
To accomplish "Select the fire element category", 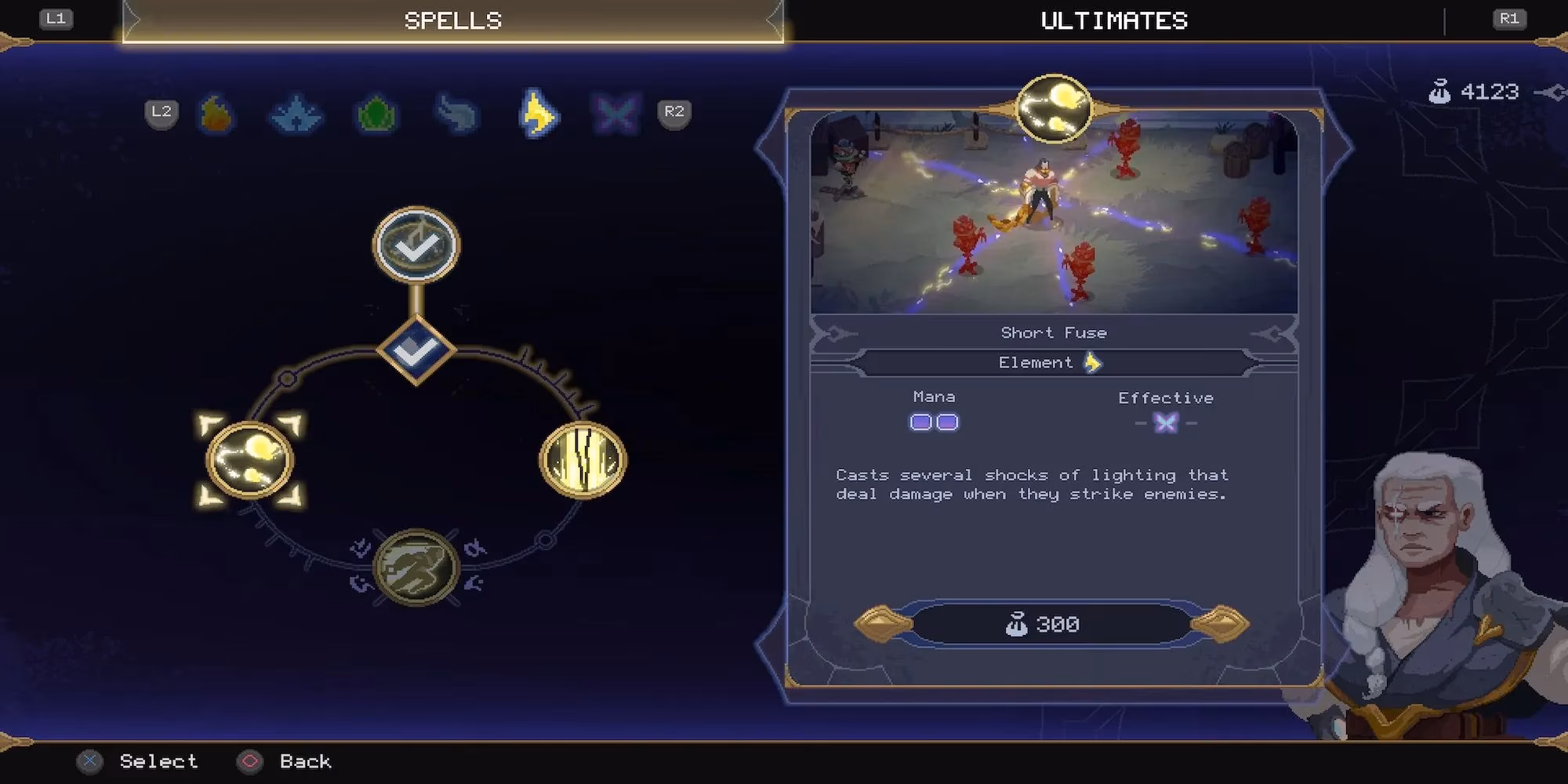I will point(216,114).
